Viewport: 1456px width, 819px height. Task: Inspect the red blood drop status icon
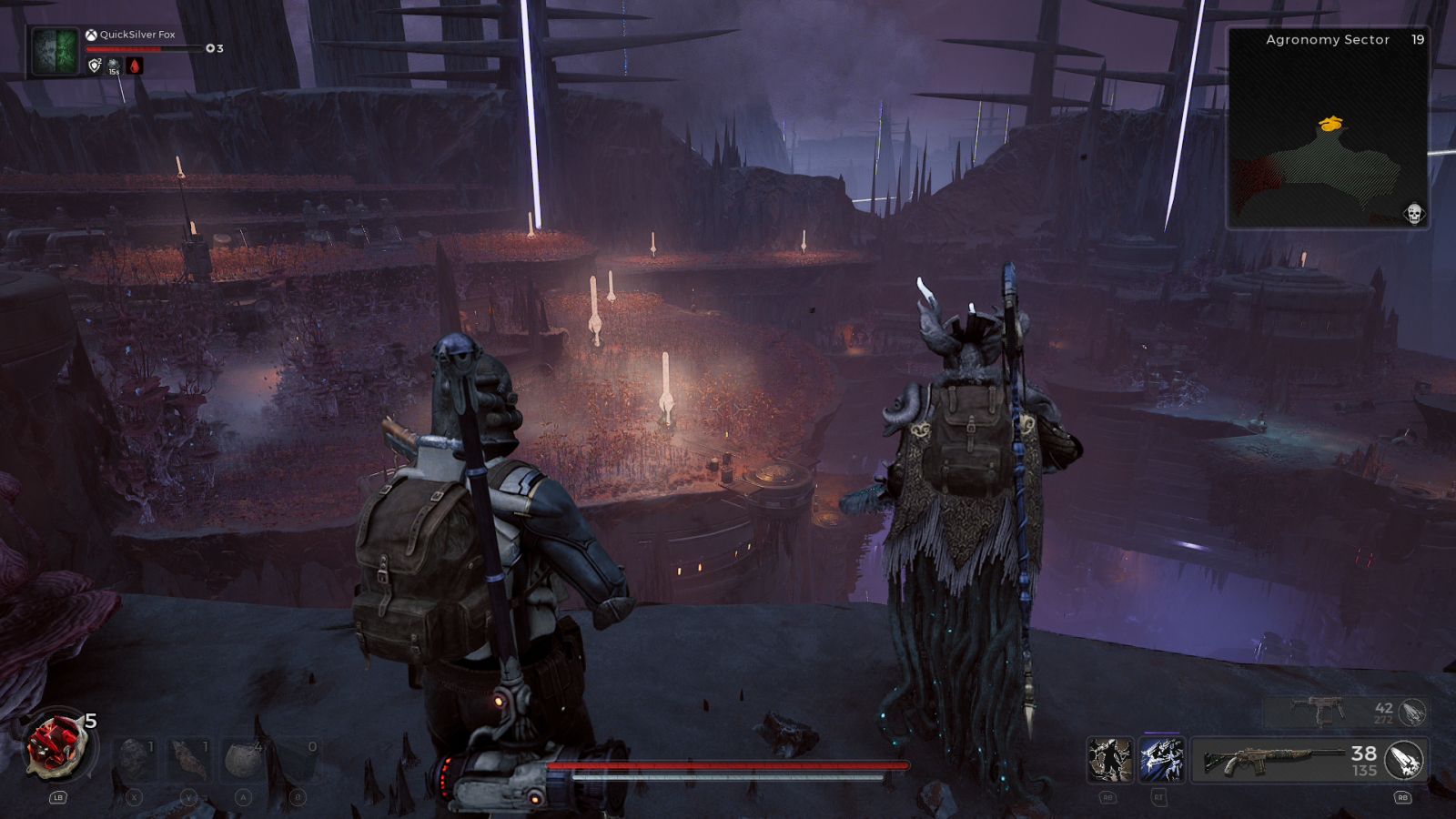135,66
